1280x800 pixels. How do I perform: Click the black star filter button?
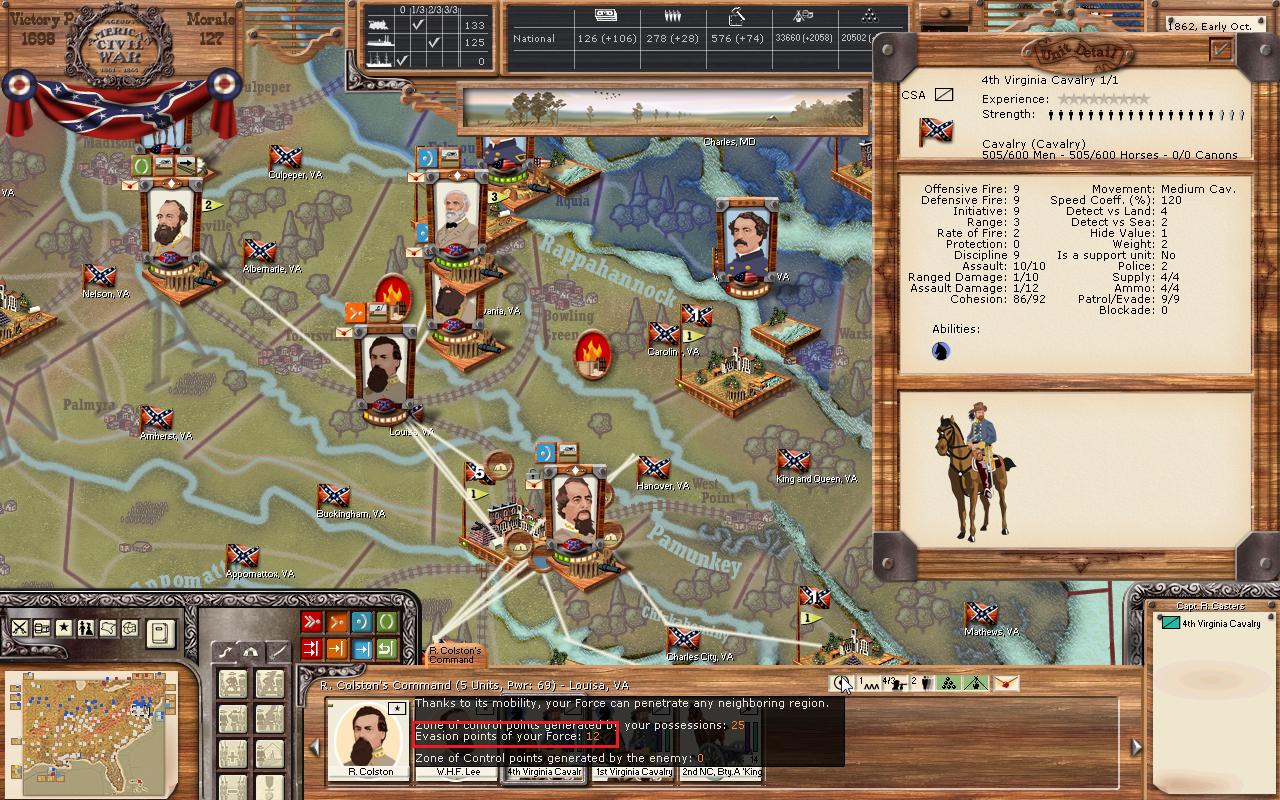(x=63, y=628)
